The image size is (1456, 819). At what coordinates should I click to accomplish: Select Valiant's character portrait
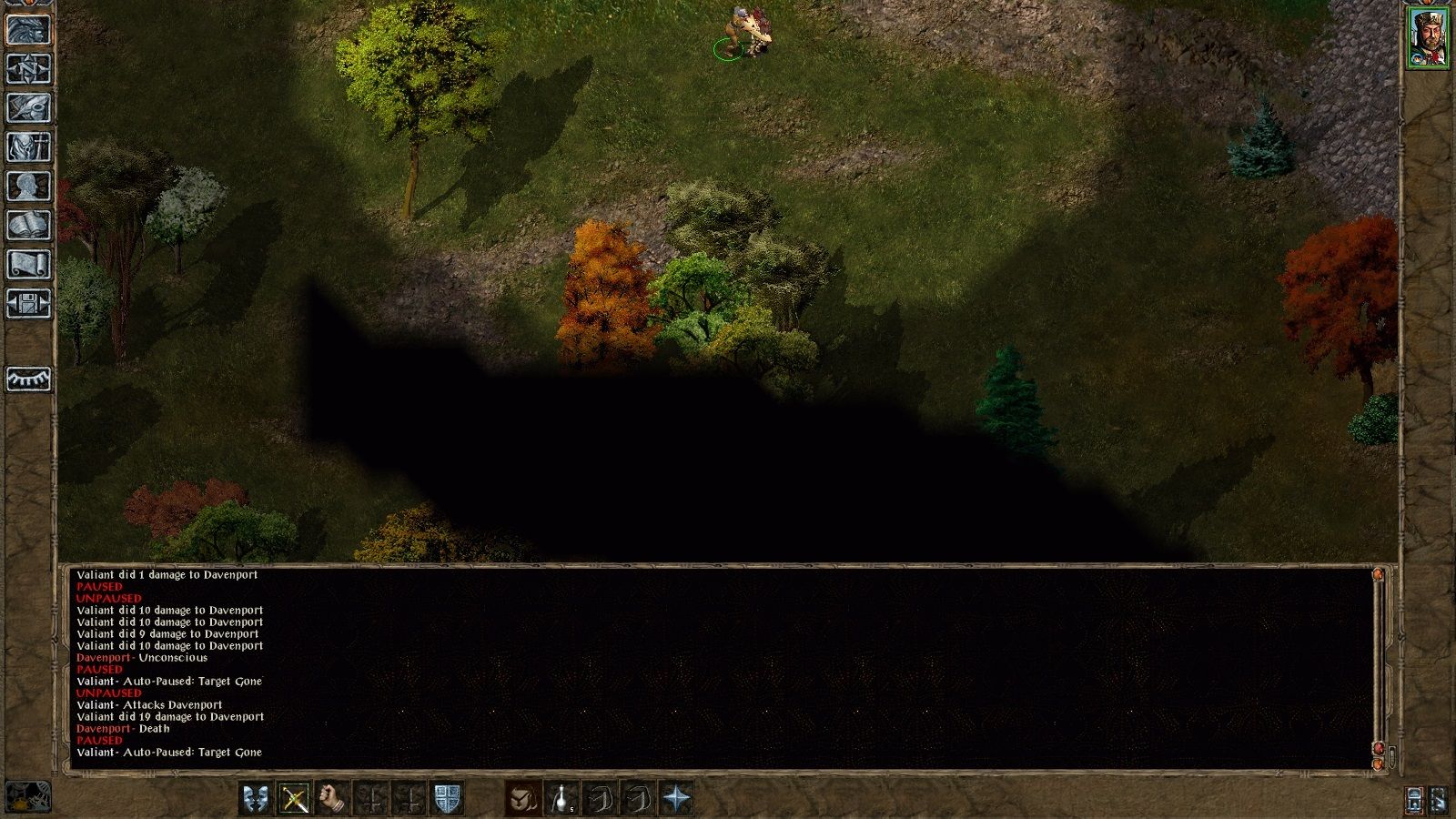[1428, 37]
